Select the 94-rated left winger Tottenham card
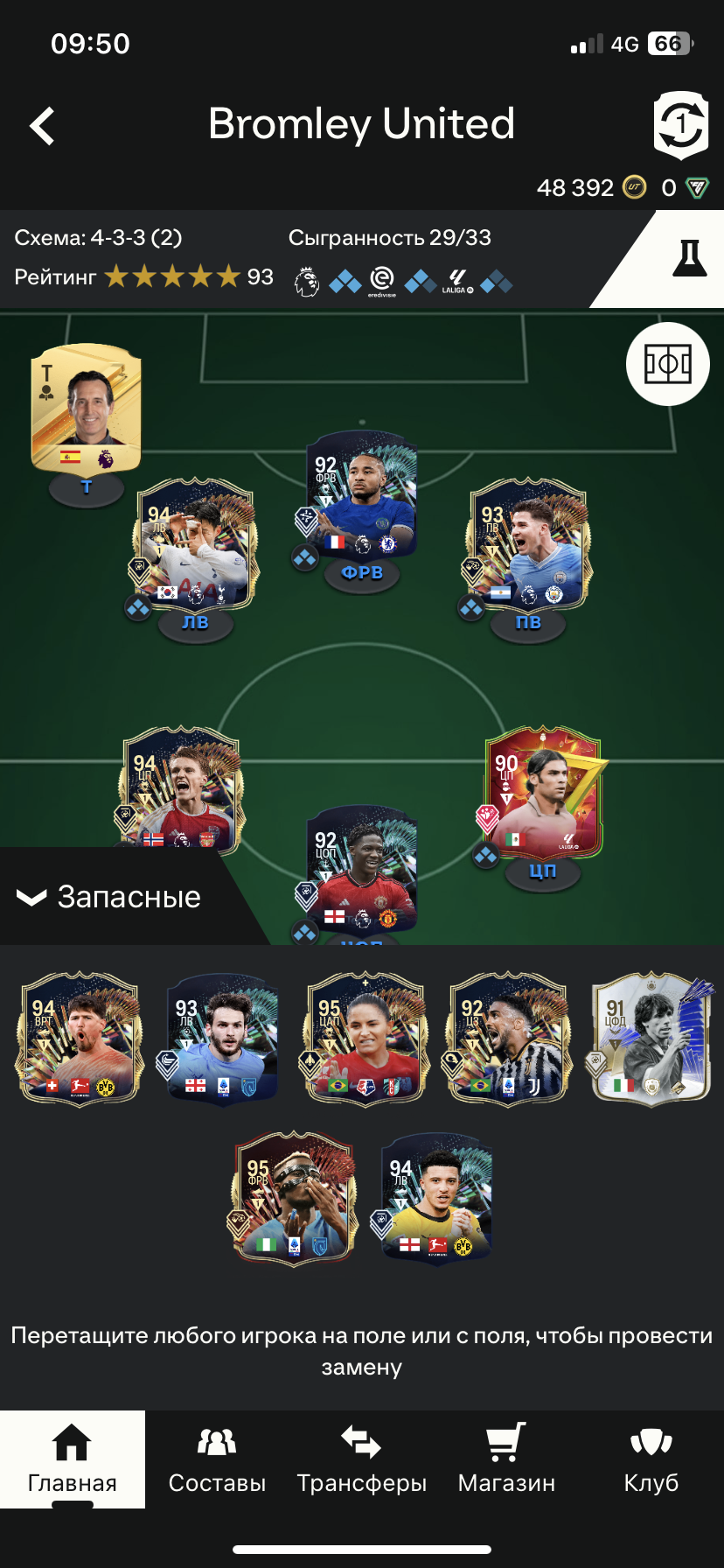 tap(196, 544)
